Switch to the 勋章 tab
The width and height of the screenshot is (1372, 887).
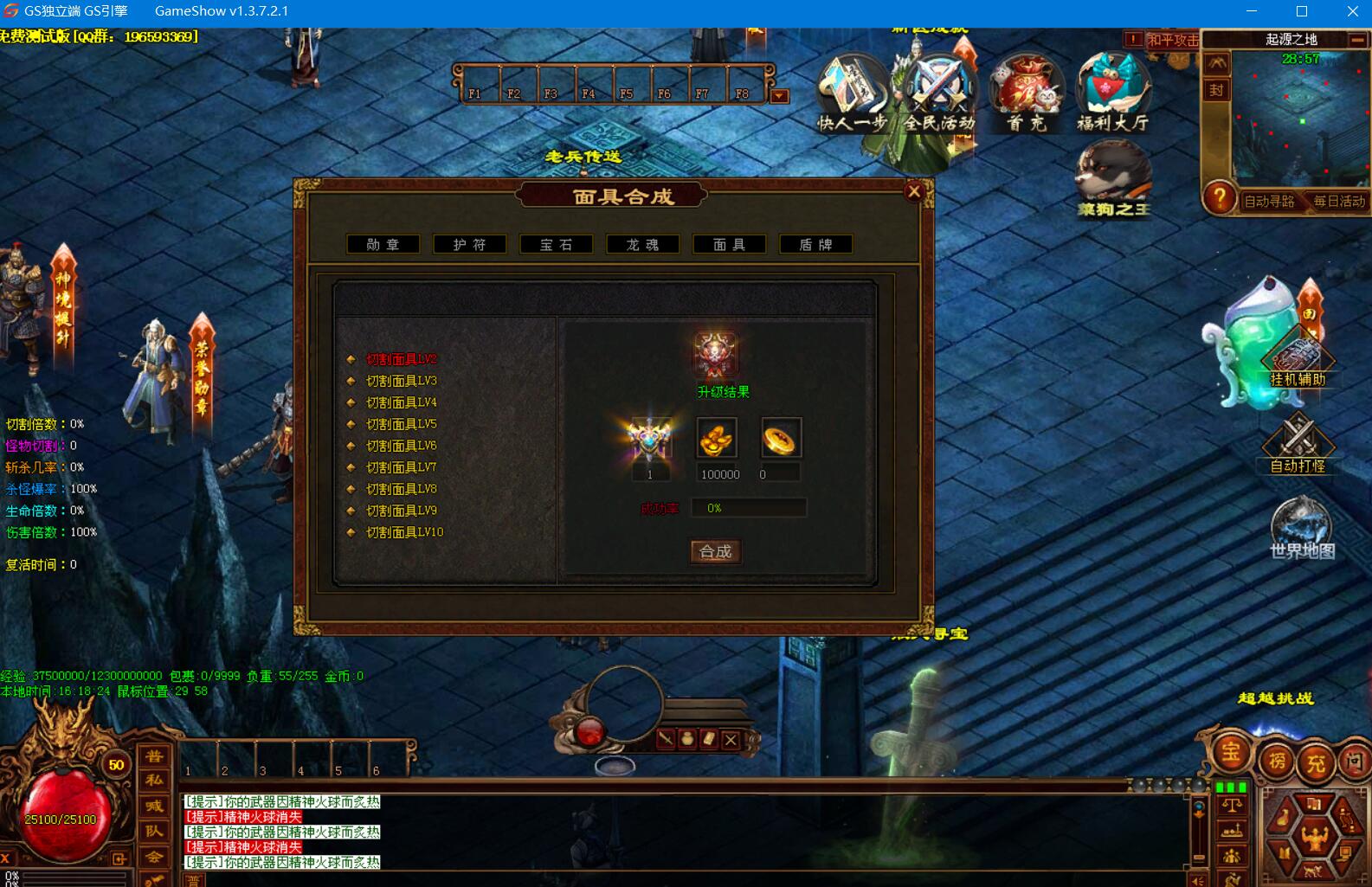(383, 245)
